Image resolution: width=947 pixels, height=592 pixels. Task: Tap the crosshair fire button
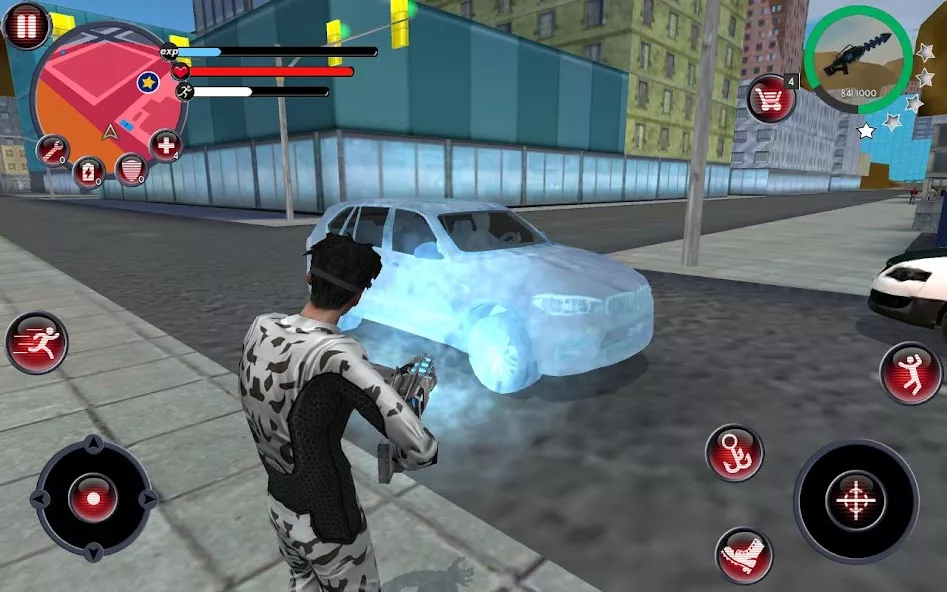click(855, 500)
